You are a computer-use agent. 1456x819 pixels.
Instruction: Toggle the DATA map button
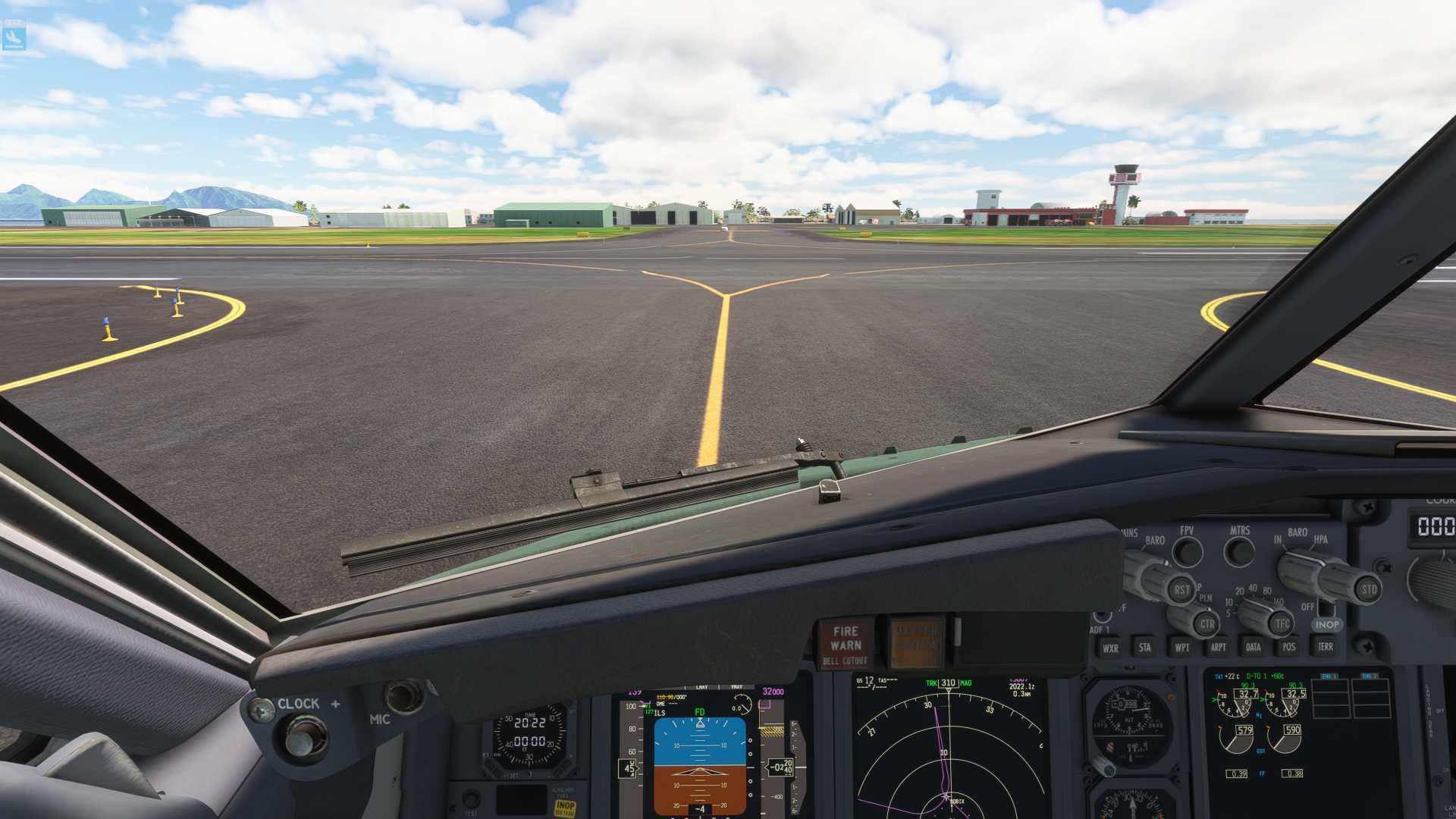[1254, 647]
